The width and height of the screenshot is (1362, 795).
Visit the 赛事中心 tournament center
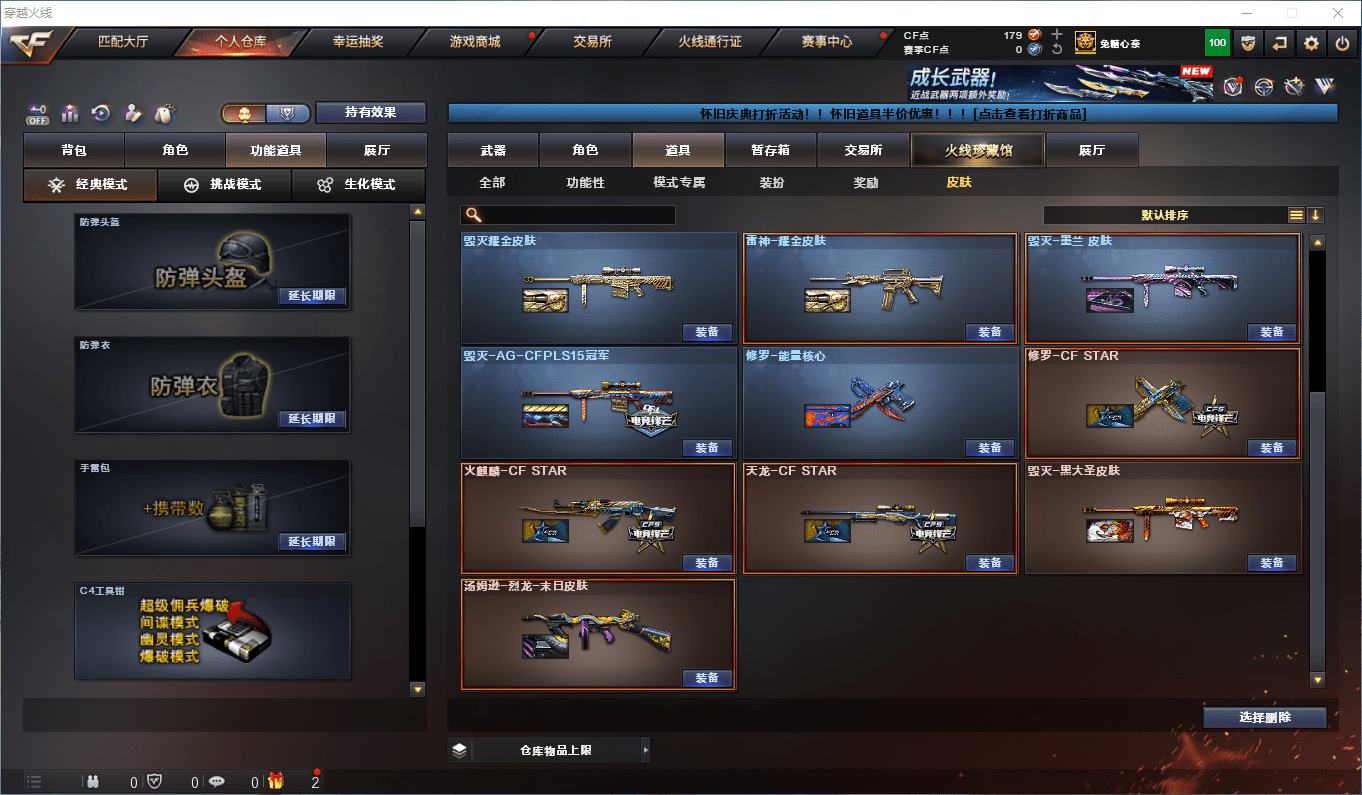[827, 42]
